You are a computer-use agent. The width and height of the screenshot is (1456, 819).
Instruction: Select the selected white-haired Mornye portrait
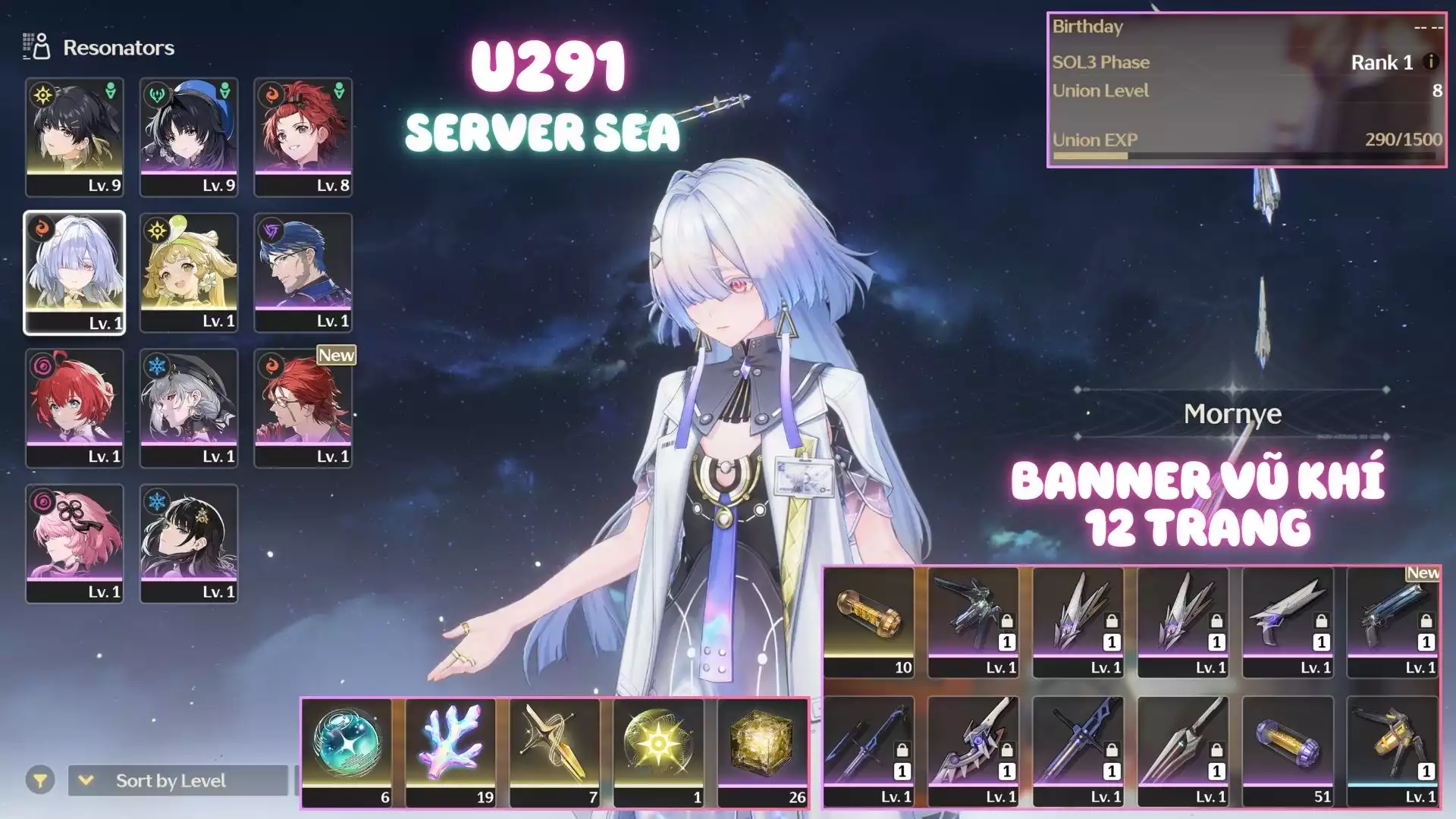(74, 271)
